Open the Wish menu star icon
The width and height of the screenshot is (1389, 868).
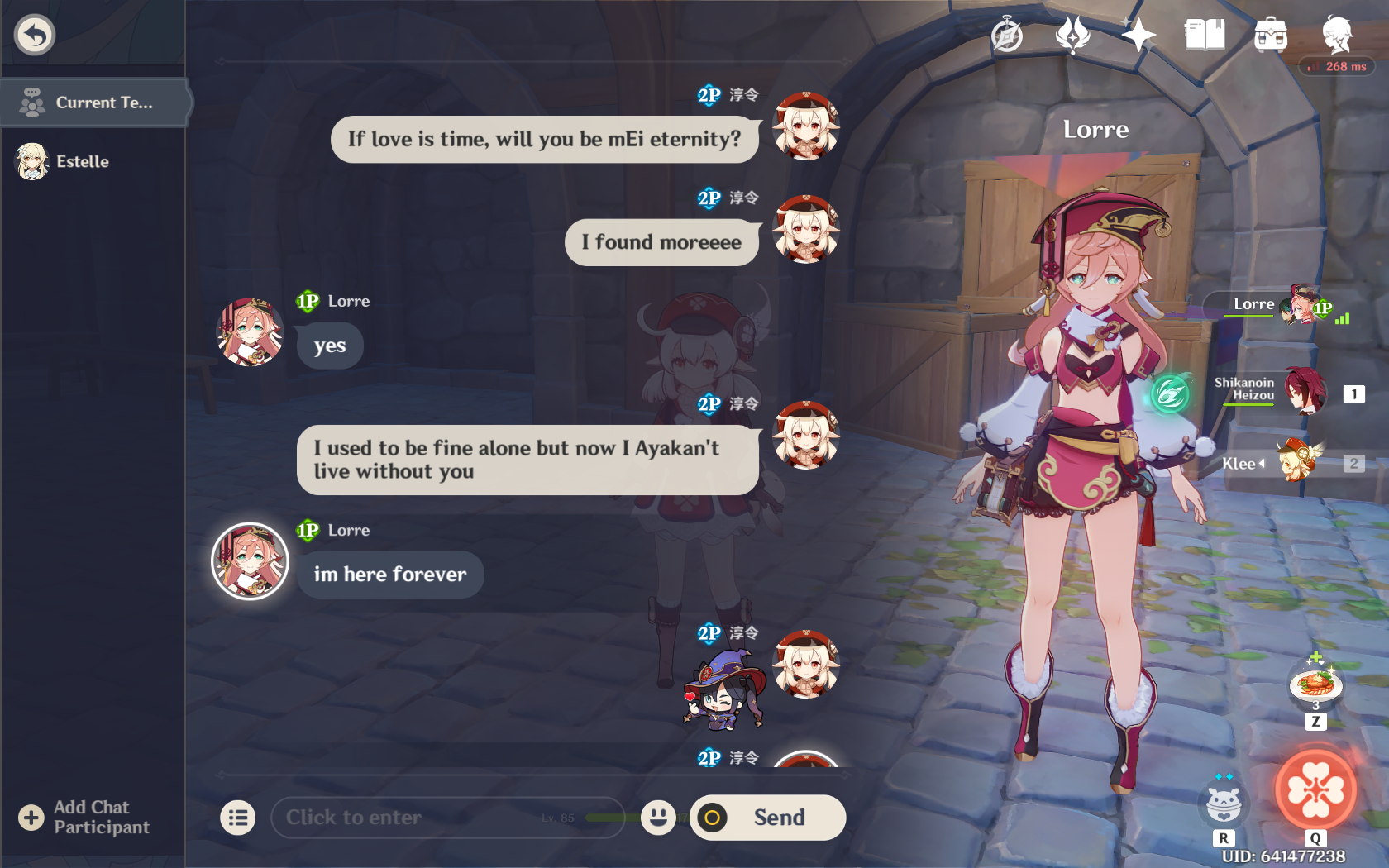pos(1139,35)
